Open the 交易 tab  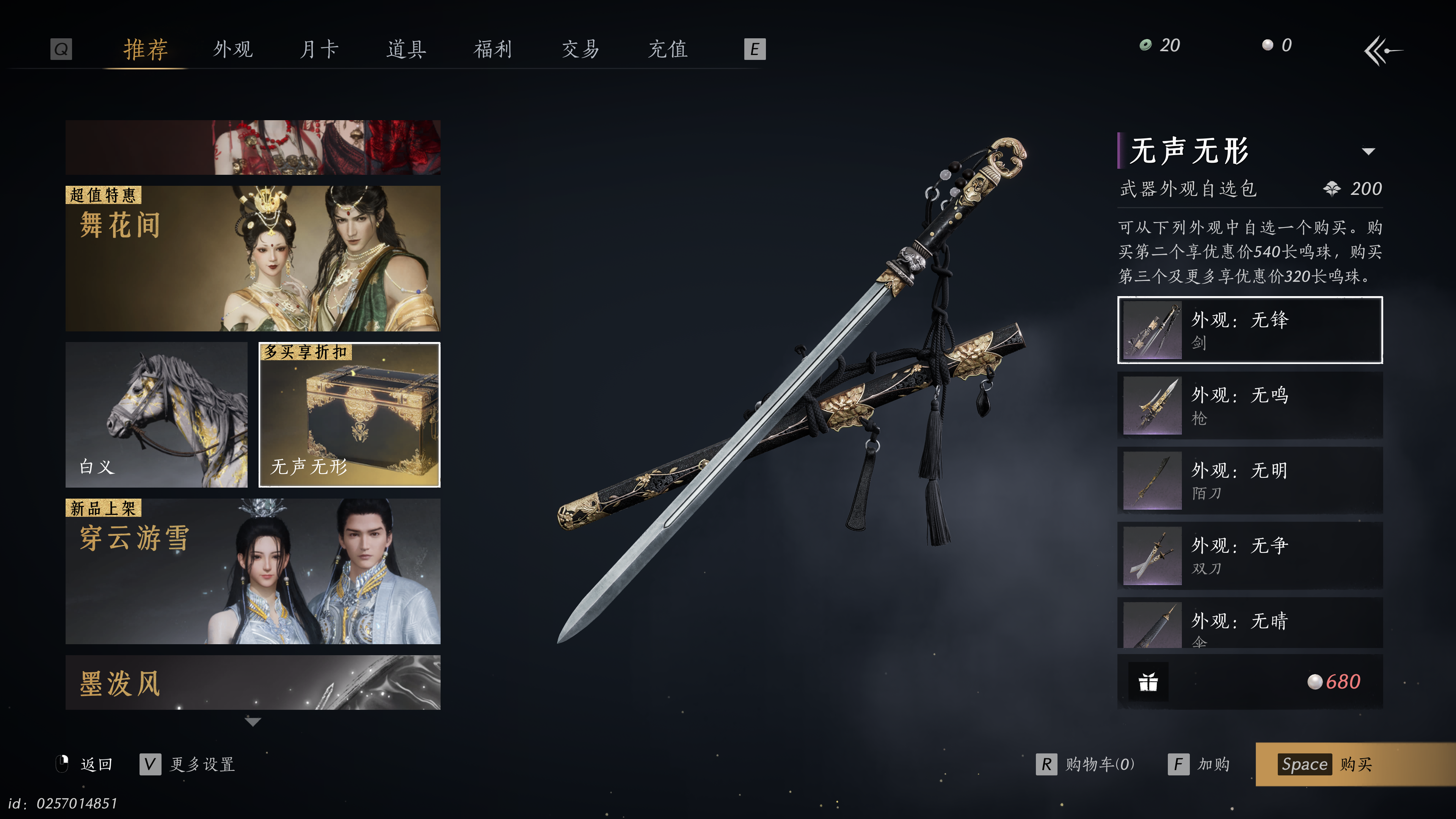pos(580,49)
